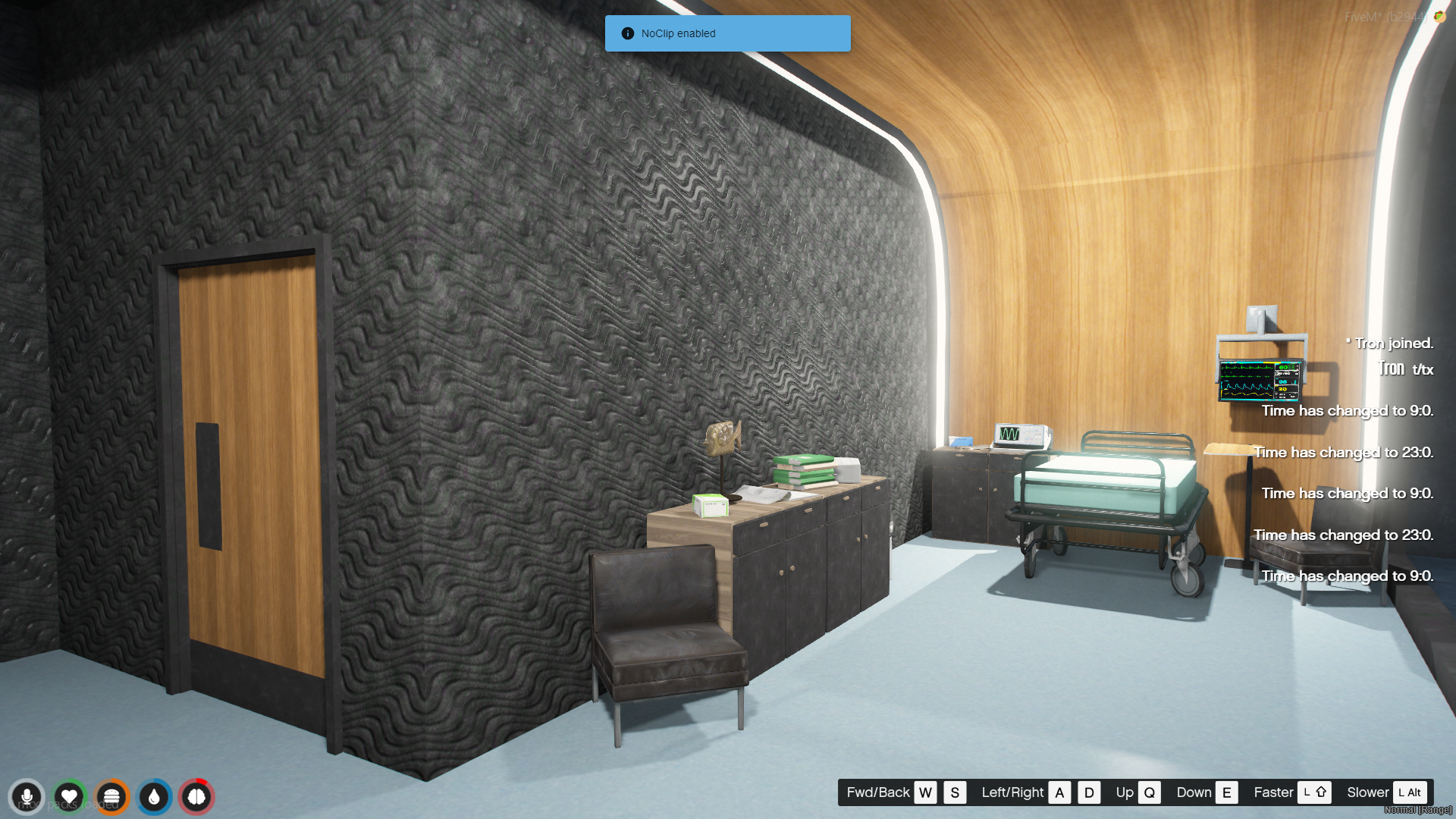
Task: Select the heart health status icon
Action: pyautogui.click(x=69, y=797)
